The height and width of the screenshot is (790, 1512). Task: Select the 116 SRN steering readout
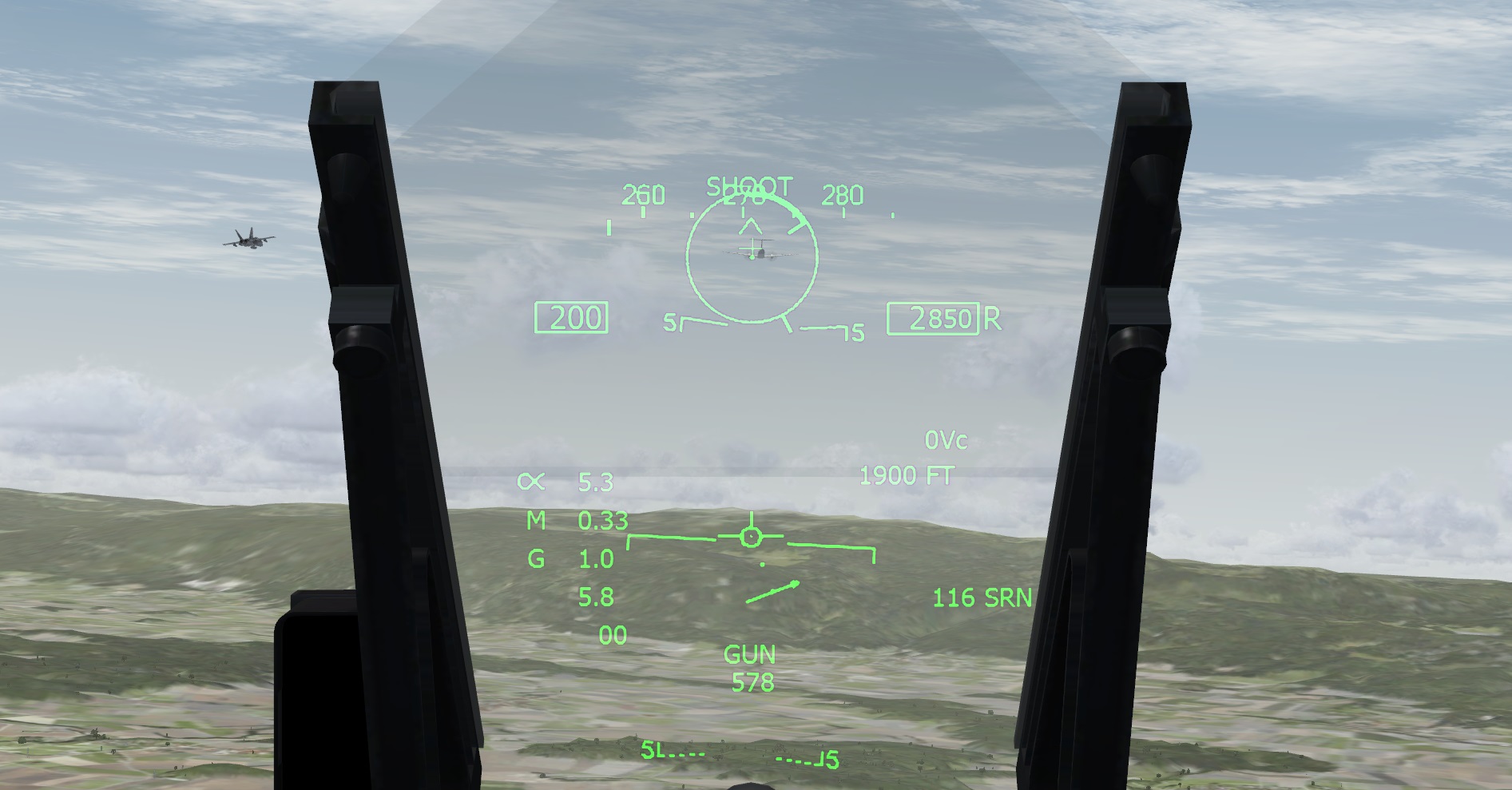(982, 597)
